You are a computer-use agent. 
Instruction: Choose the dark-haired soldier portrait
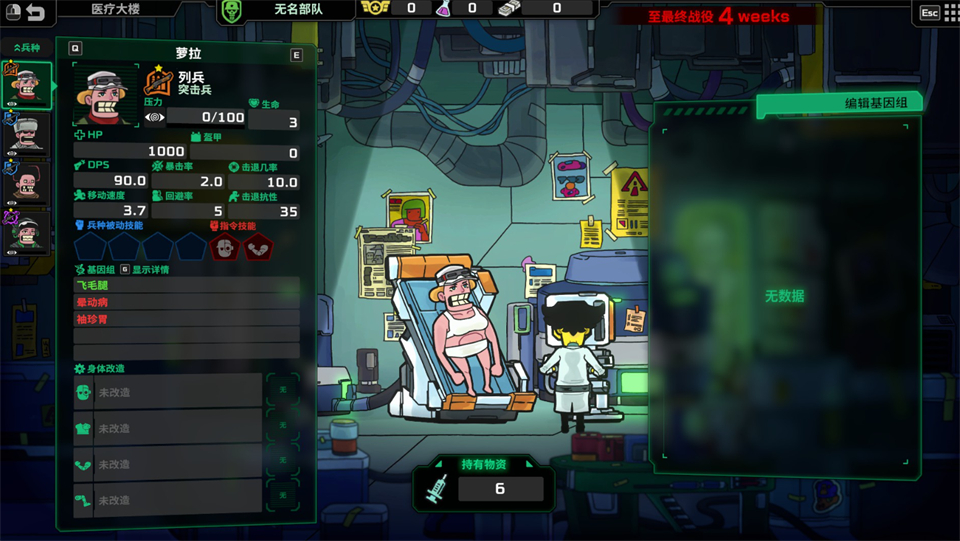[x=28, y=181]
